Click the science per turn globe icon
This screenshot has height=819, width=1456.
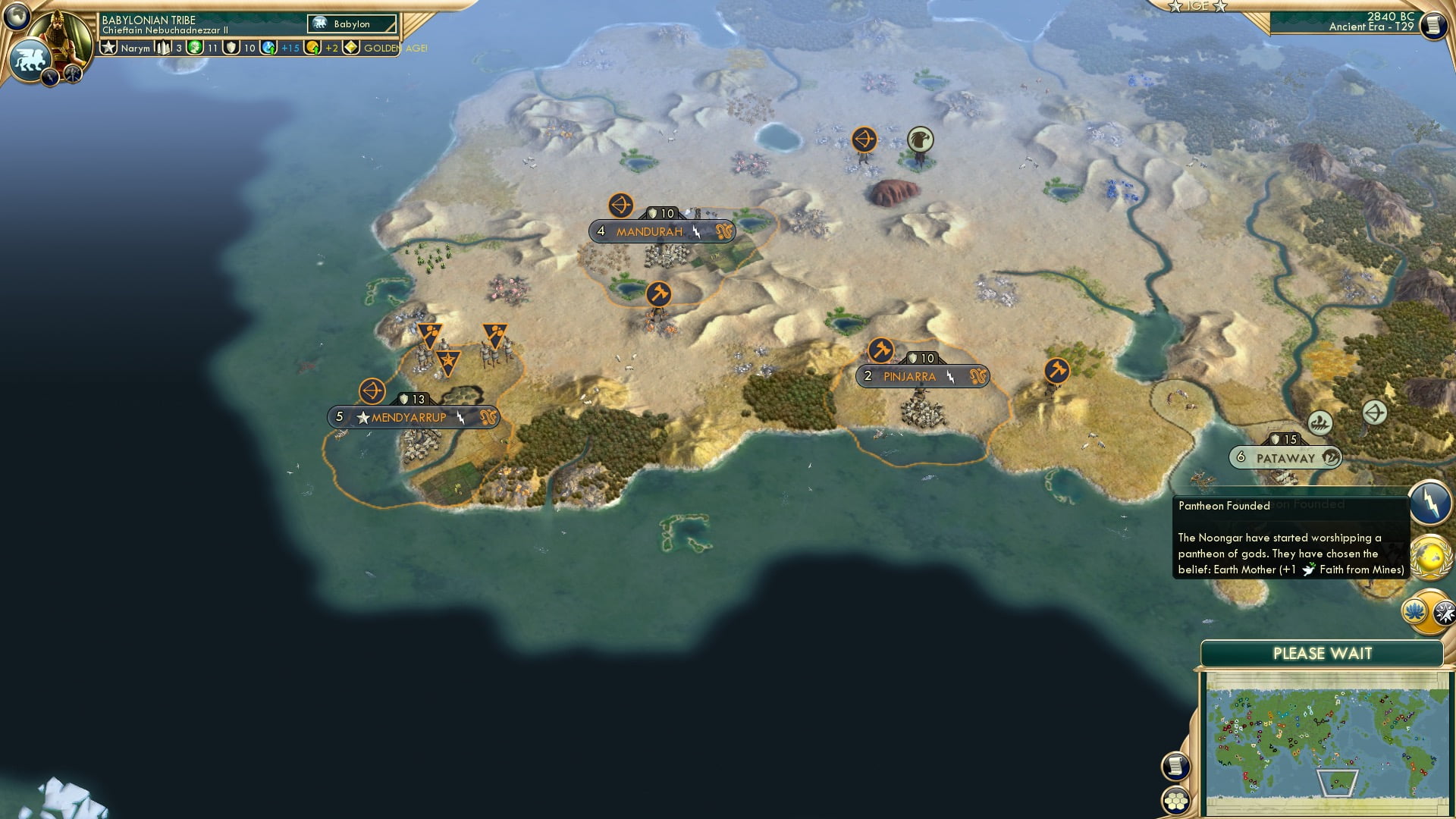click(267, 49)
